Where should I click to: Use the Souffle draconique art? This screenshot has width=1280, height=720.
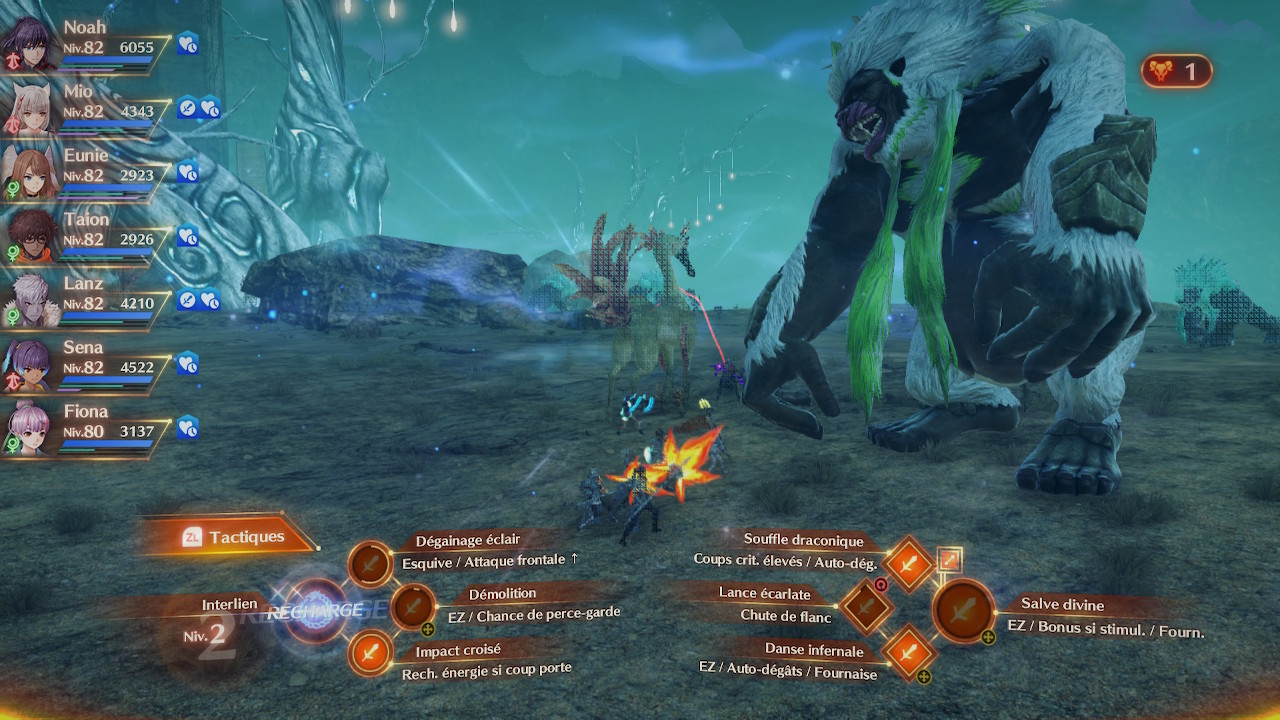tap(908, 563)
